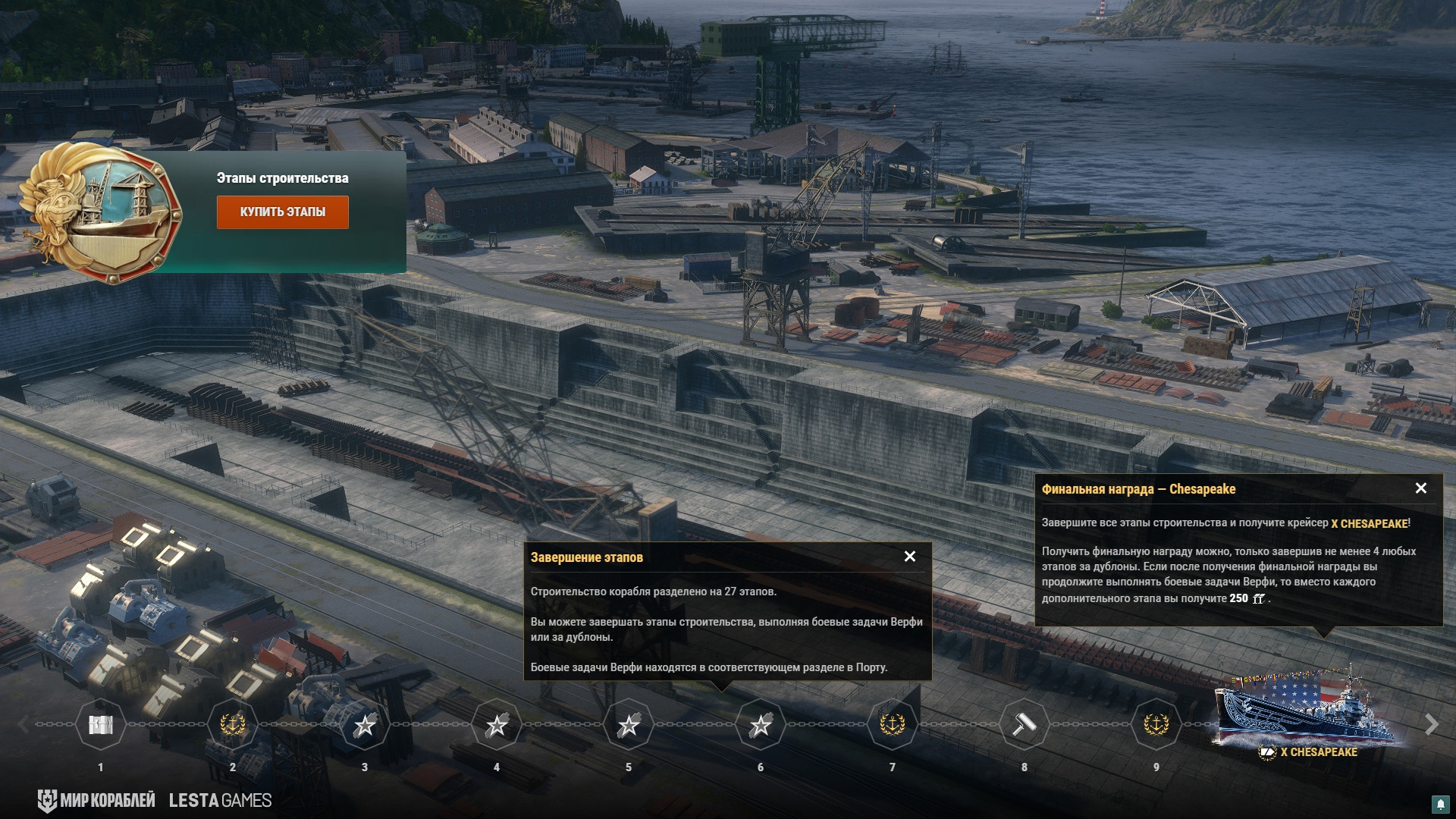The image size is (1456, 819).
Task: Select stage 5 star marker
Action: pyautogui.click(x=629, y=725)
